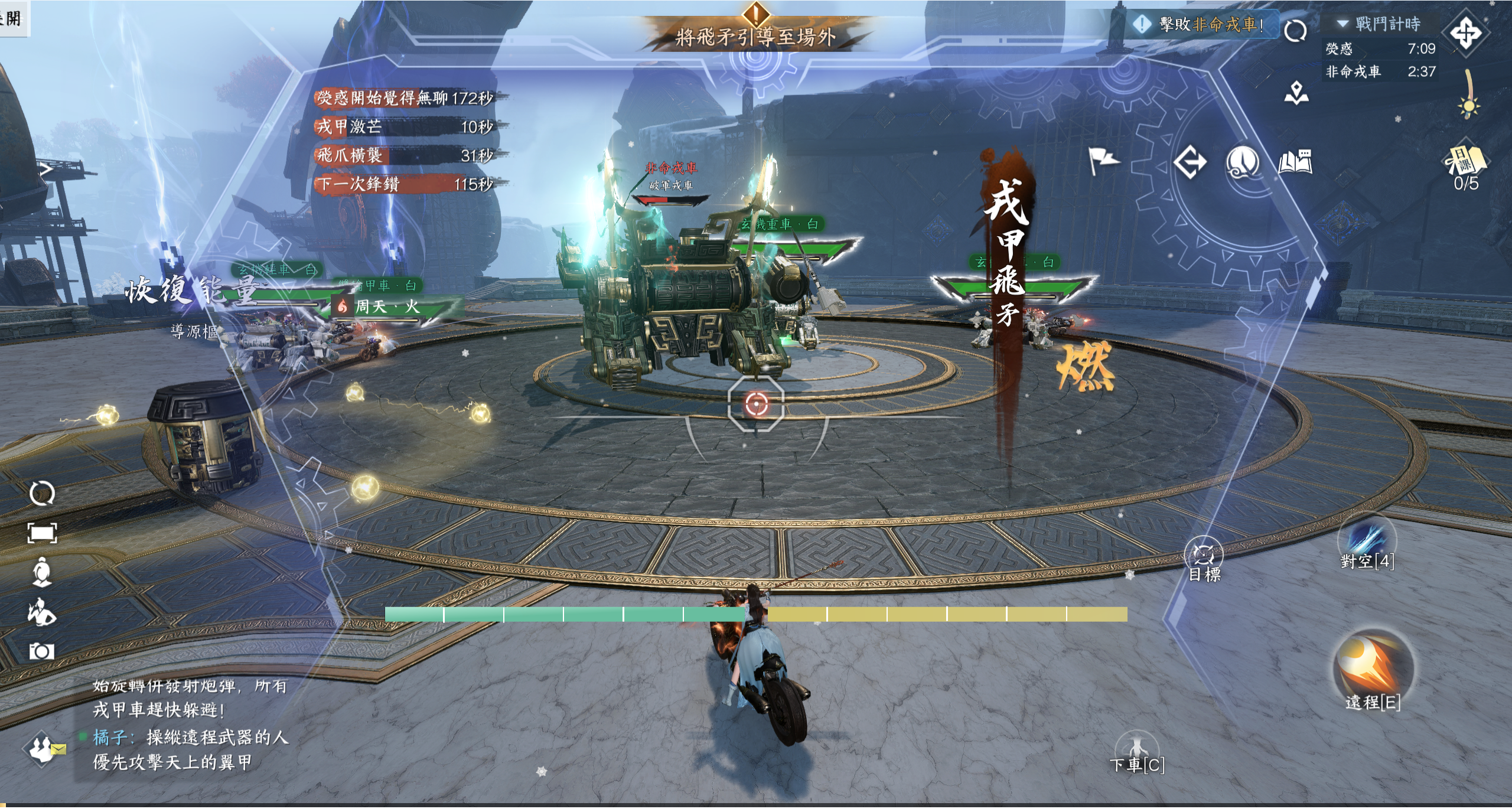The image size is (1512, 809).
Task: Open the four-arrow diamond menu icon
Action: [x=1465, y=33]
